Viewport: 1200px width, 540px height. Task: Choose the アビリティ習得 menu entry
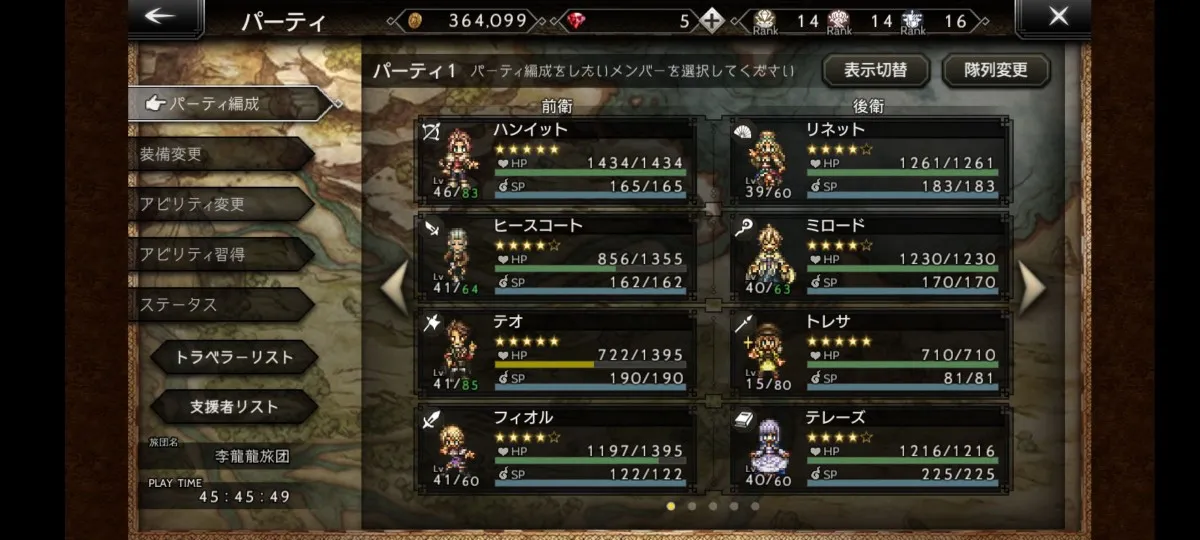coord(220,254)
